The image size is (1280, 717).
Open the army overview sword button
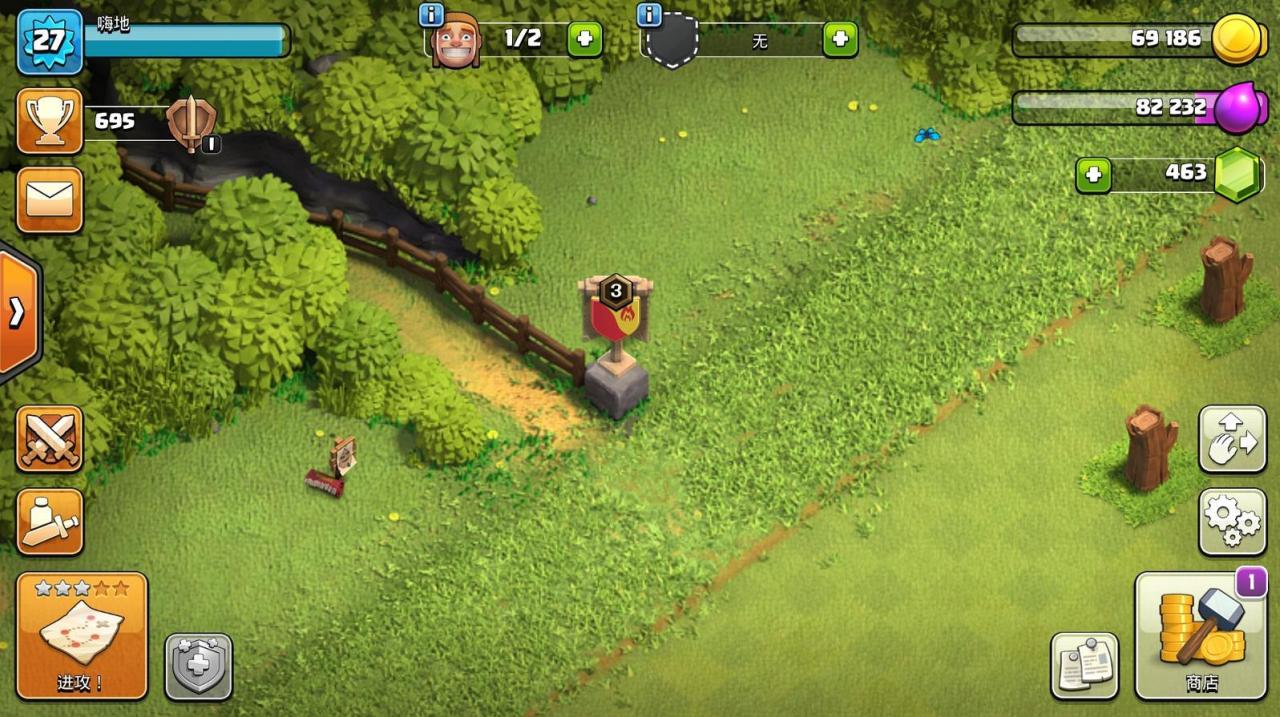(49, 521)
